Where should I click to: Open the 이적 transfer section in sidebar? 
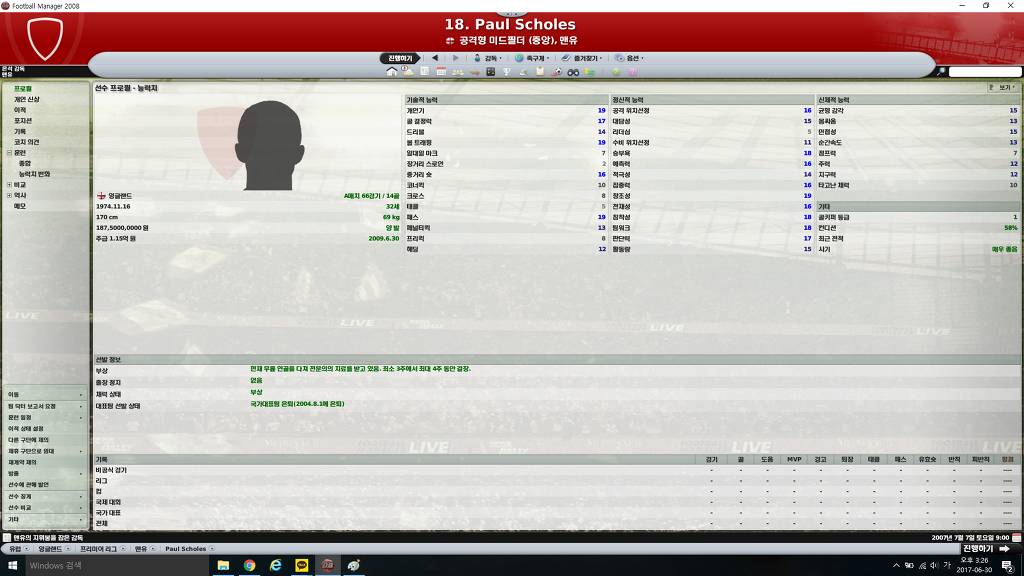[20, 110]
